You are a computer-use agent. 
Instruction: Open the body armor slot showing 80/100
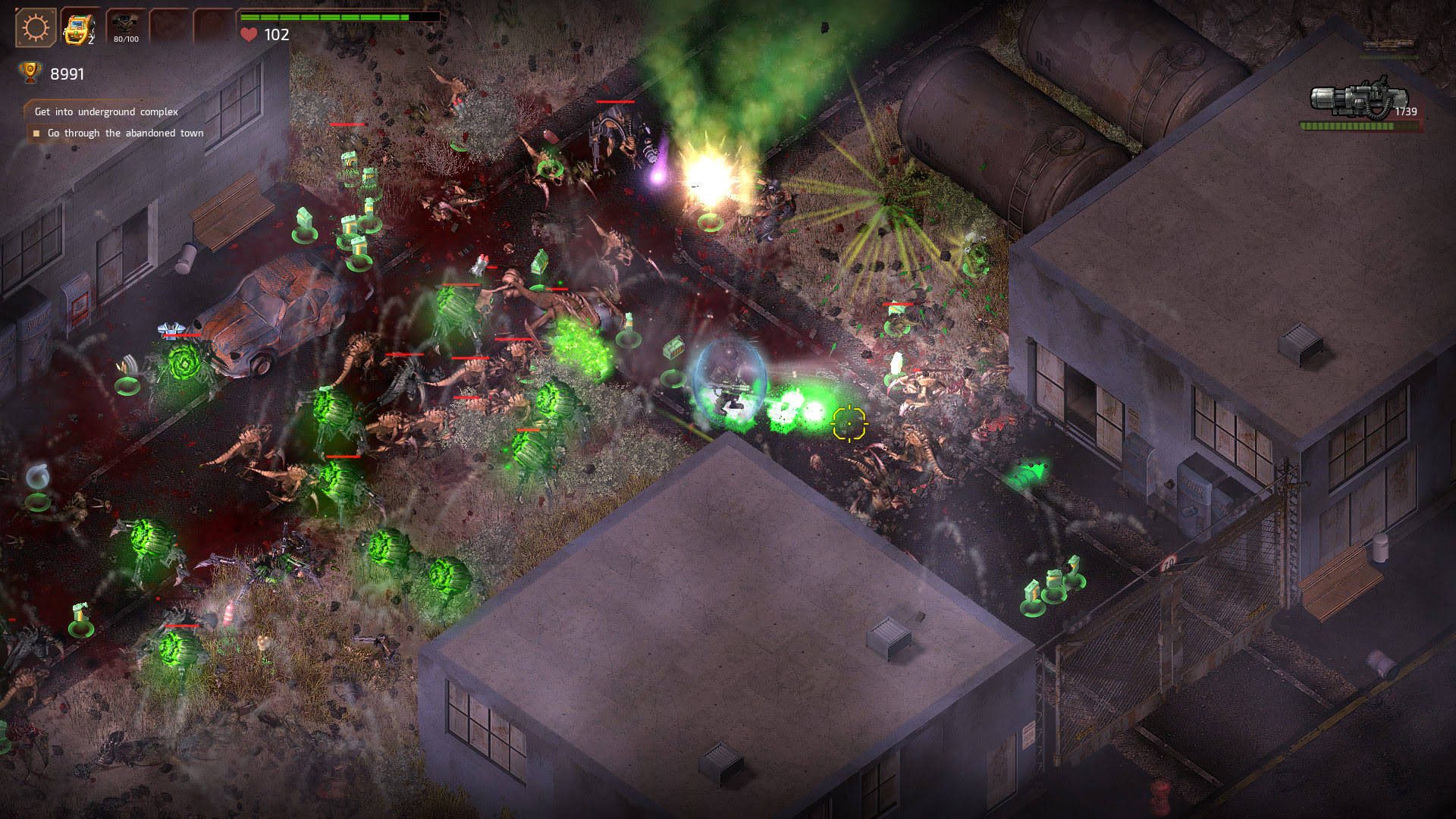pyautogui.click(x=126, y=24)
